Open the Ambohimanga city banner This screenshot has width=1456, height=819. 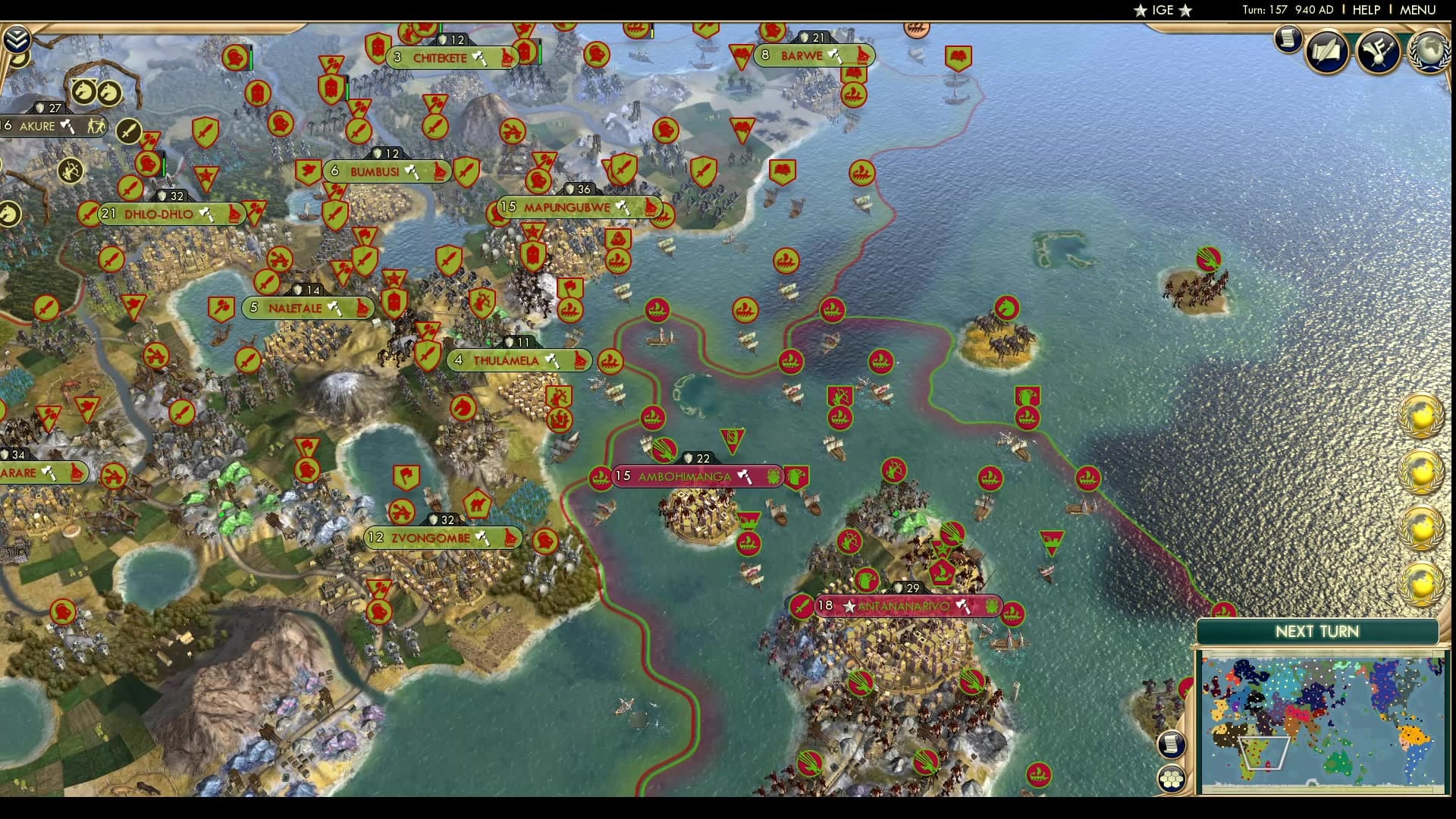686,476
